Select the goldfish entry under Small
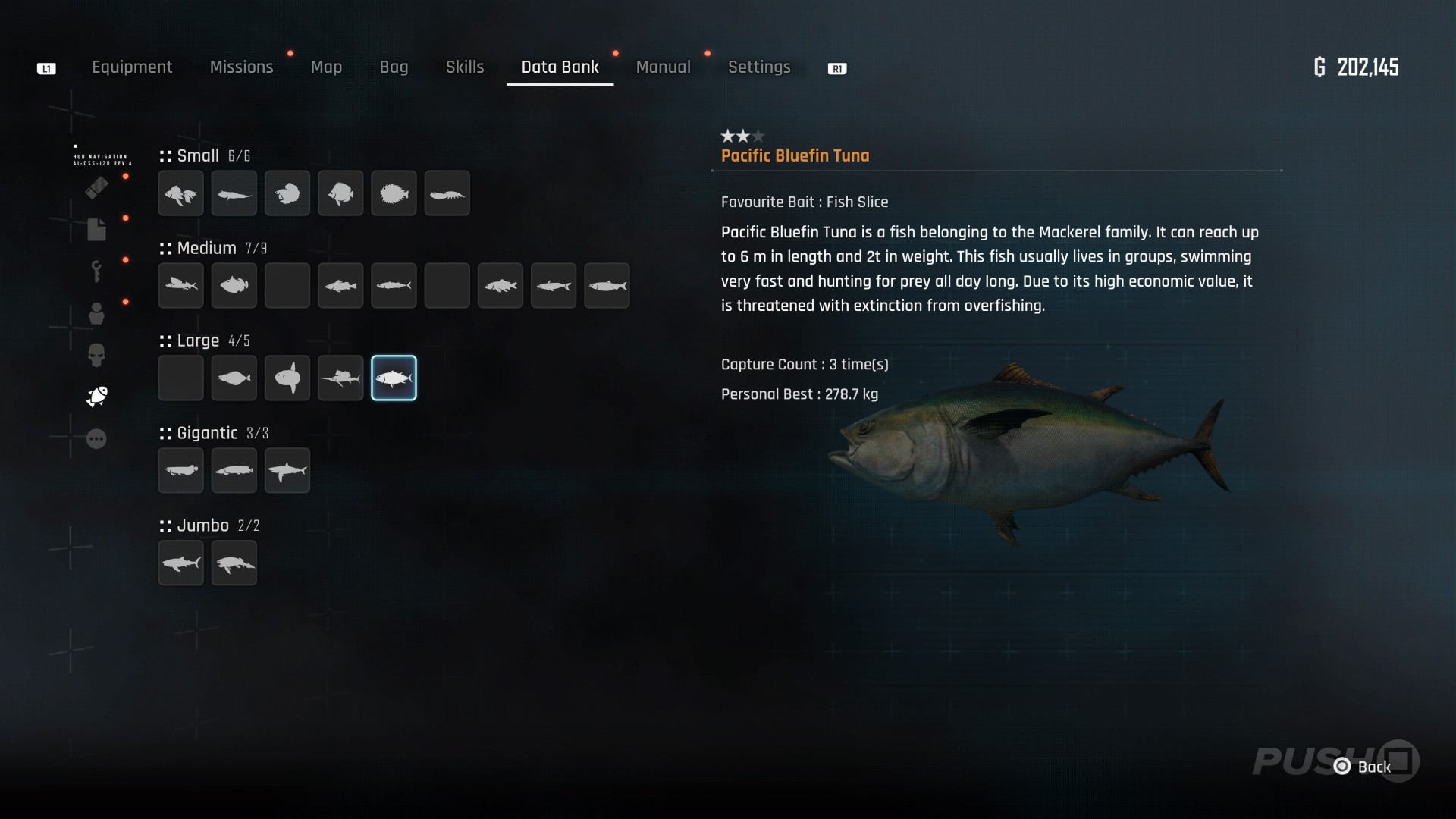This screenshot has width=1456, height=819. (181, 193)
